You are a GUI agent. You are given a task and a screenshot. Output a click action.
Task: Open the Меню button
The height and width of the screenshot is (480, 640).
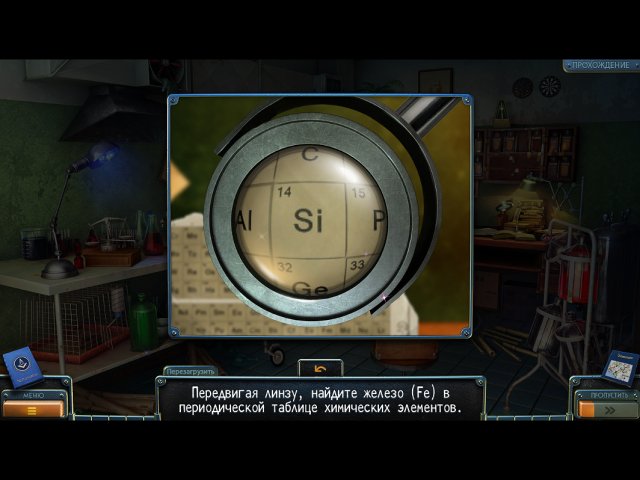pos(34,407)
